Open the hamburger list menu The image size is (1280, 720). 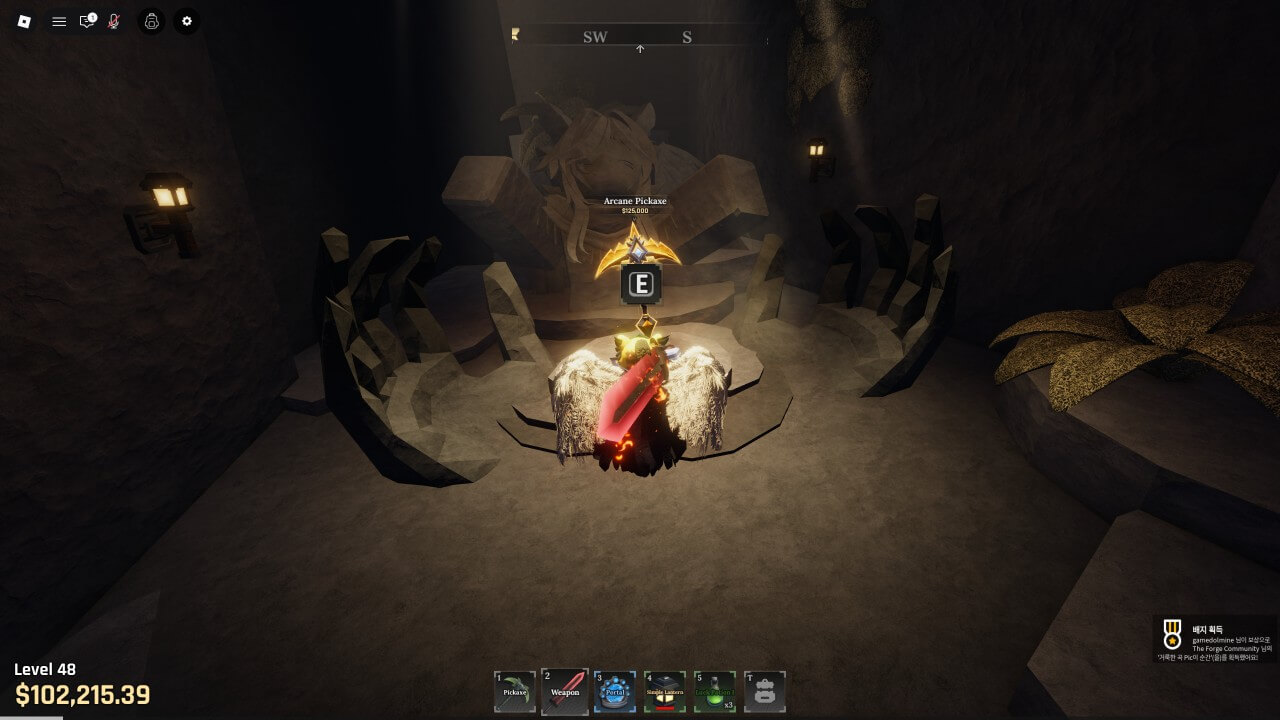[59, 21]
